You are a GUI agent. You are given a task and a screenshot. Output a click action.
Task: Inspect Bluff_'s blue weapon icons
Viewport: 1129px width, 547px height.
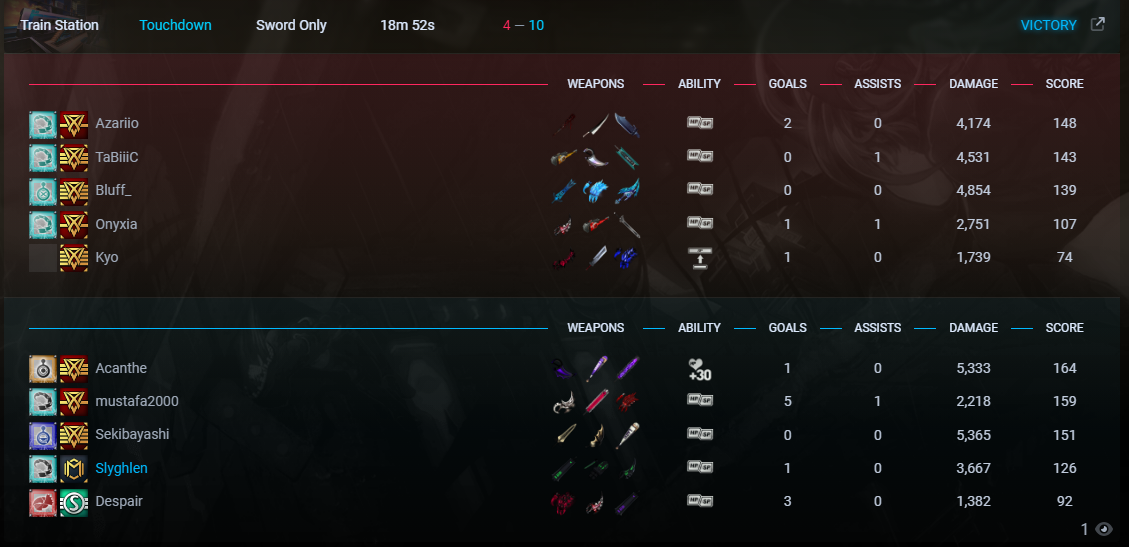click(598, 190)
